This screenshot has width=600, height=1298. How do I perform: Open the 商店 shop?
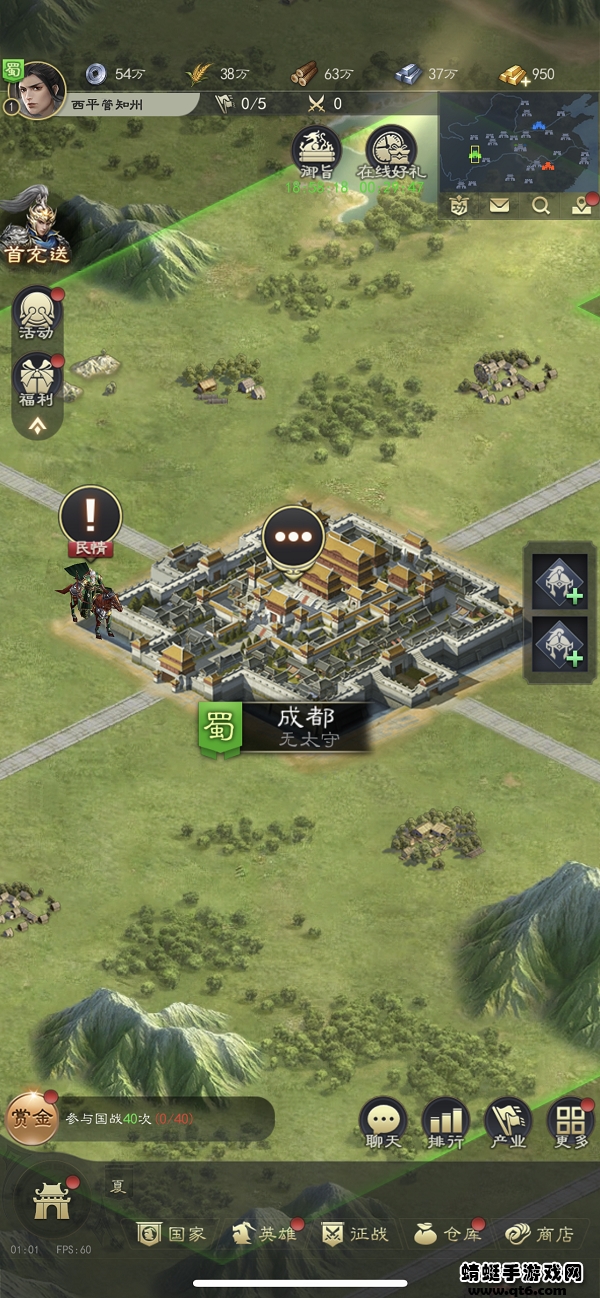tap(540, 1234)
